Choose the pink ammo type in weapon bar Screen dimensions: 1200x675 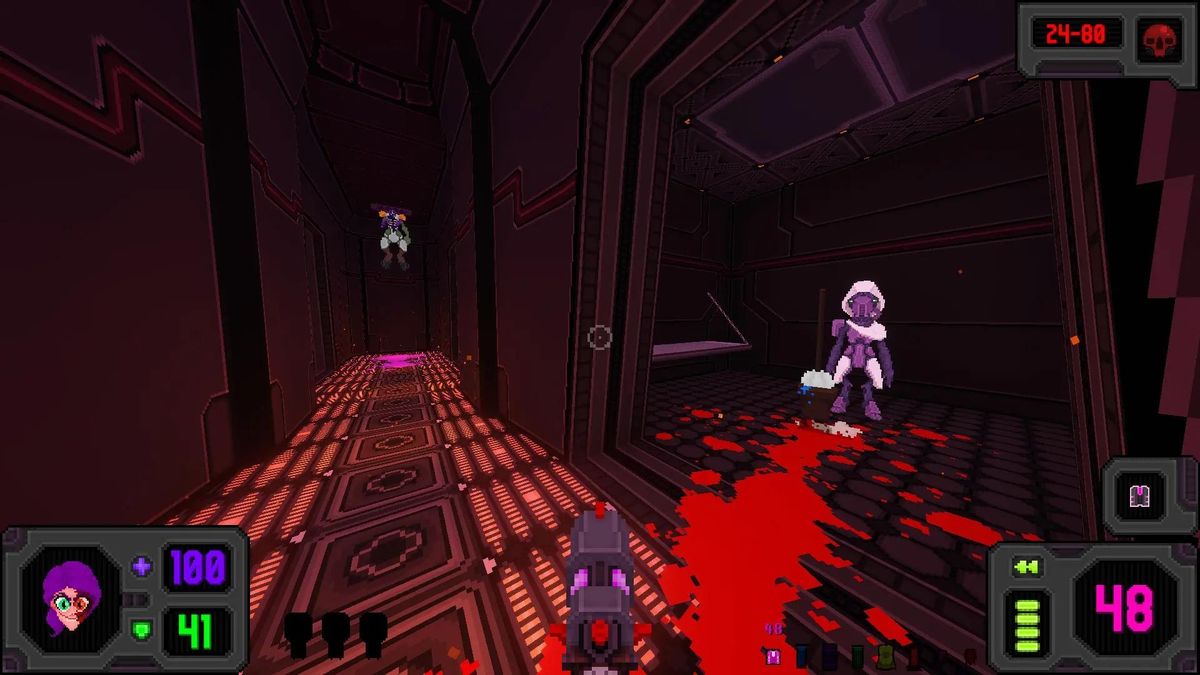(x=772, y=657)
